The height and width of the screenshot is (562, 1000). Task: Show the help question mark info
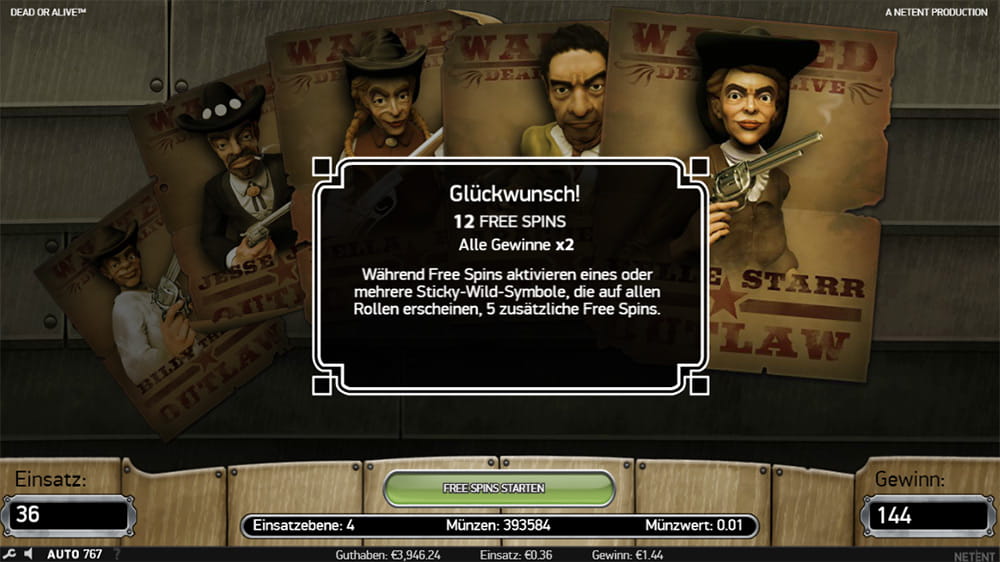[x=117, y=554]
